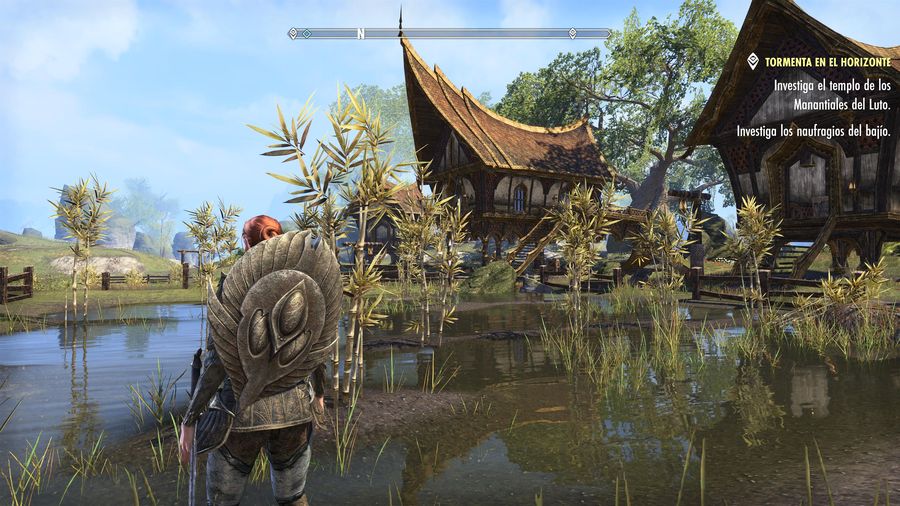
Task: Click the quest marker icon beside the quest title
Action: click(753, 61)
